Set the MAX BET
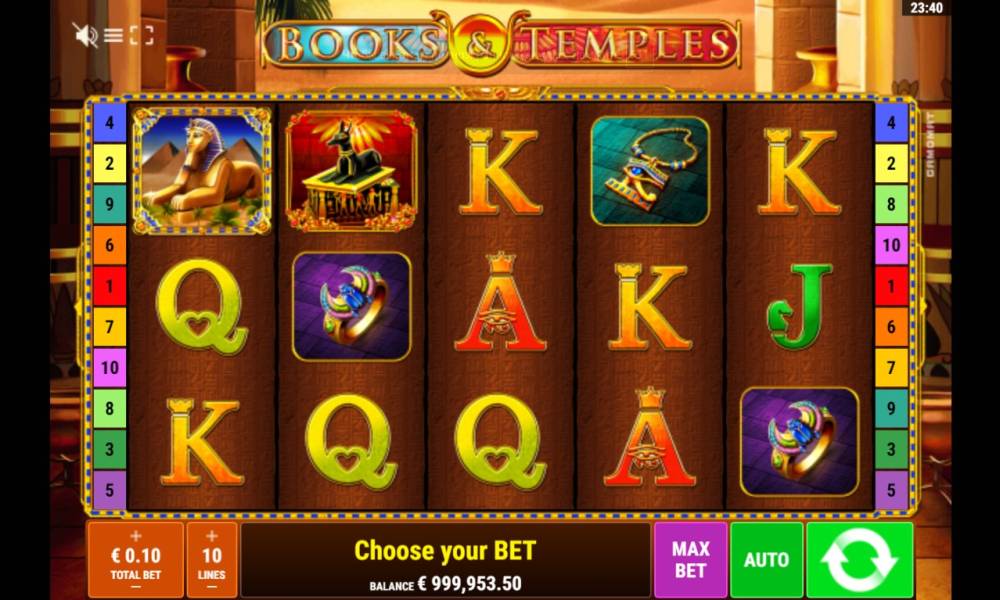The width and height of the screenshot is (1000, 600). click(x=690, y=560)
